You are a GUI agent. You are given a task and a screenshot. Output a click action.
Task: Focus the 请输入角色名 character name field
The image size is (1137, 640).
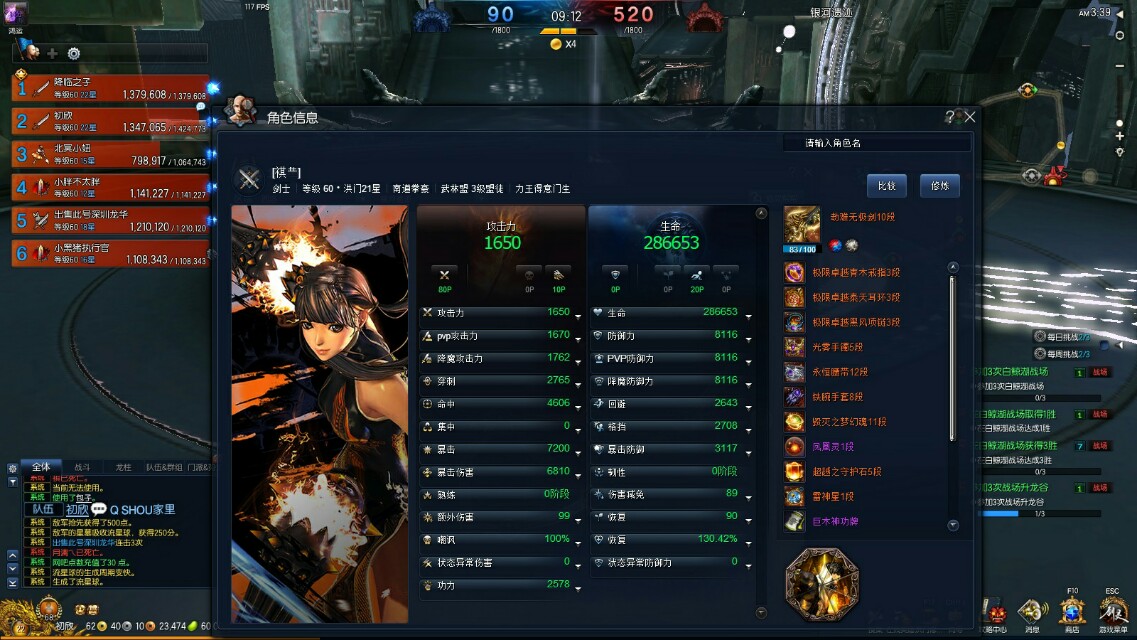876,143
